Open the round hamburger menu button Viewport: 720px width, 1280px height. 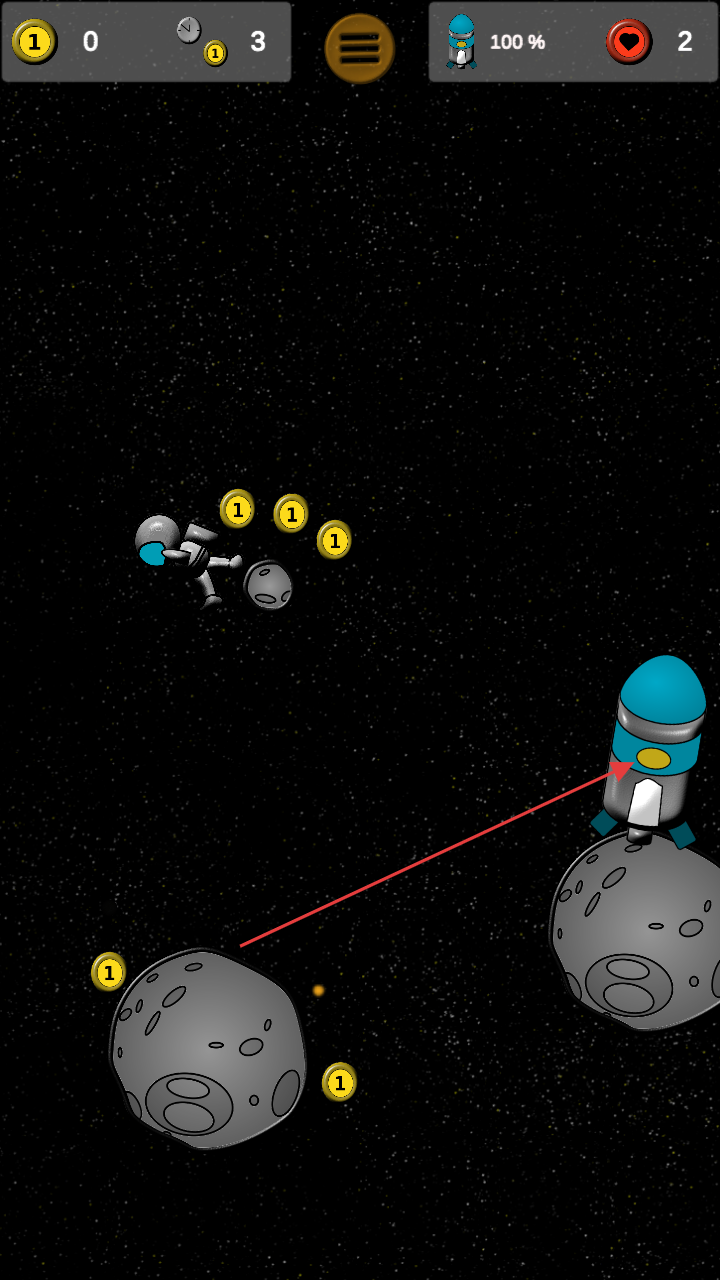click(359, 48)
